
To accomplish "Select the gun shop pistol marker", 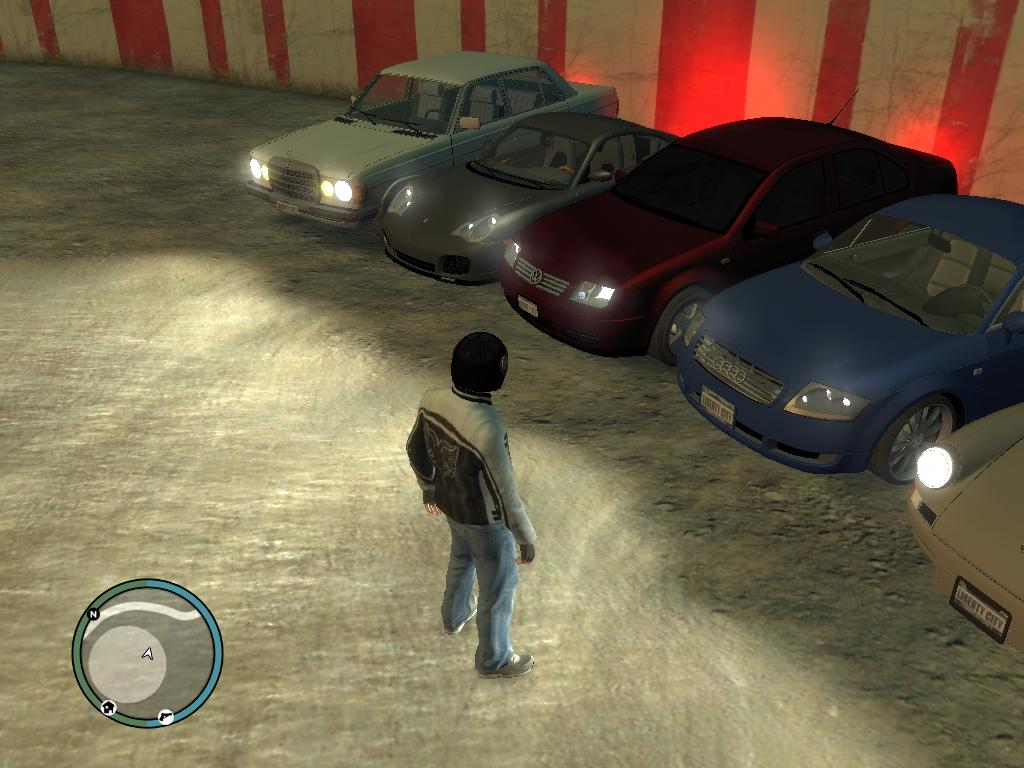I will point(165,717).
